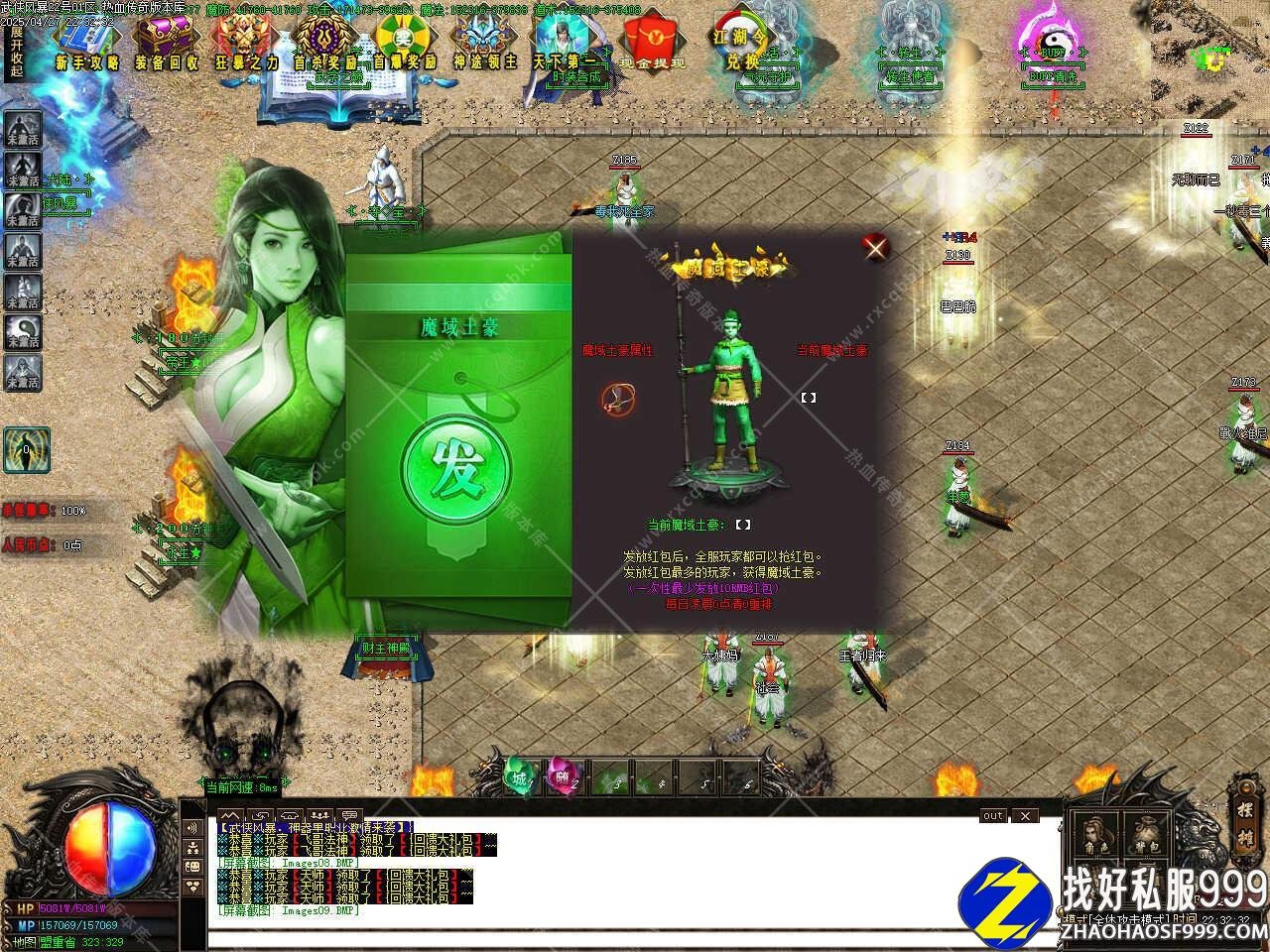
Task: Open the 角色 character panel
Action: pos(1096,837)
